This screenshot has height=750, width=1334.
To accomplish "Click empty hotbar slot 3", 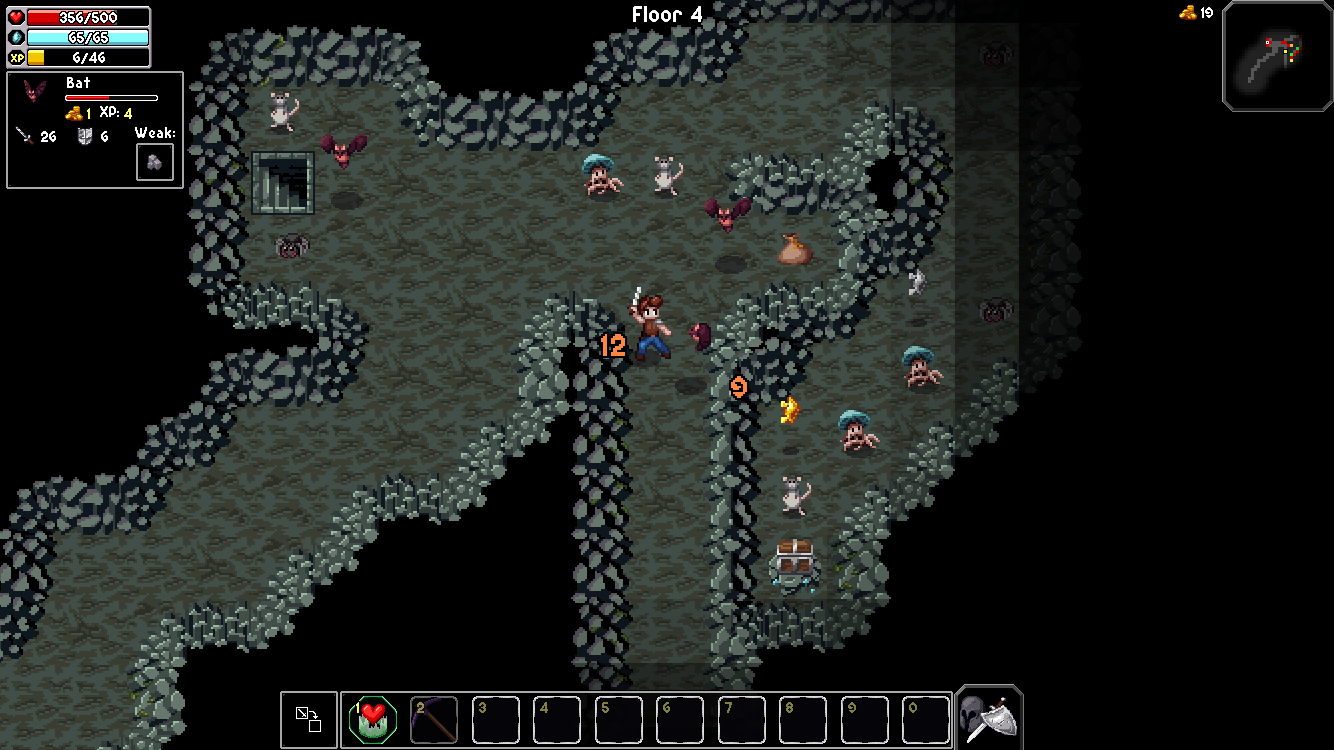I will pyautogui.click(x=495, y=719).
